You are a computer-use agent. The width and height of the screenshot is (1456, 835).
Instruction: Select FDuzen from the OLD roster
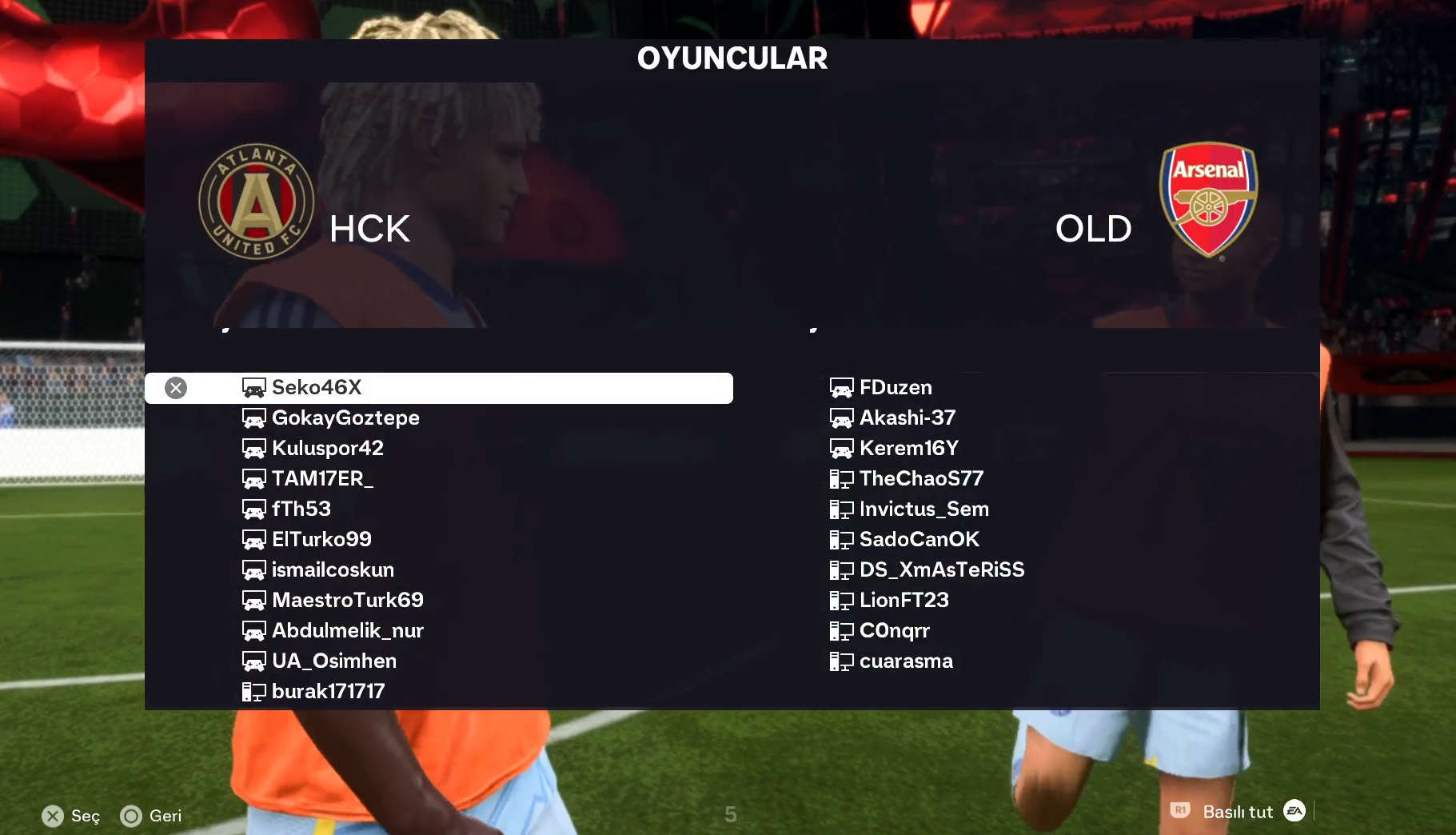click(895, 388)
